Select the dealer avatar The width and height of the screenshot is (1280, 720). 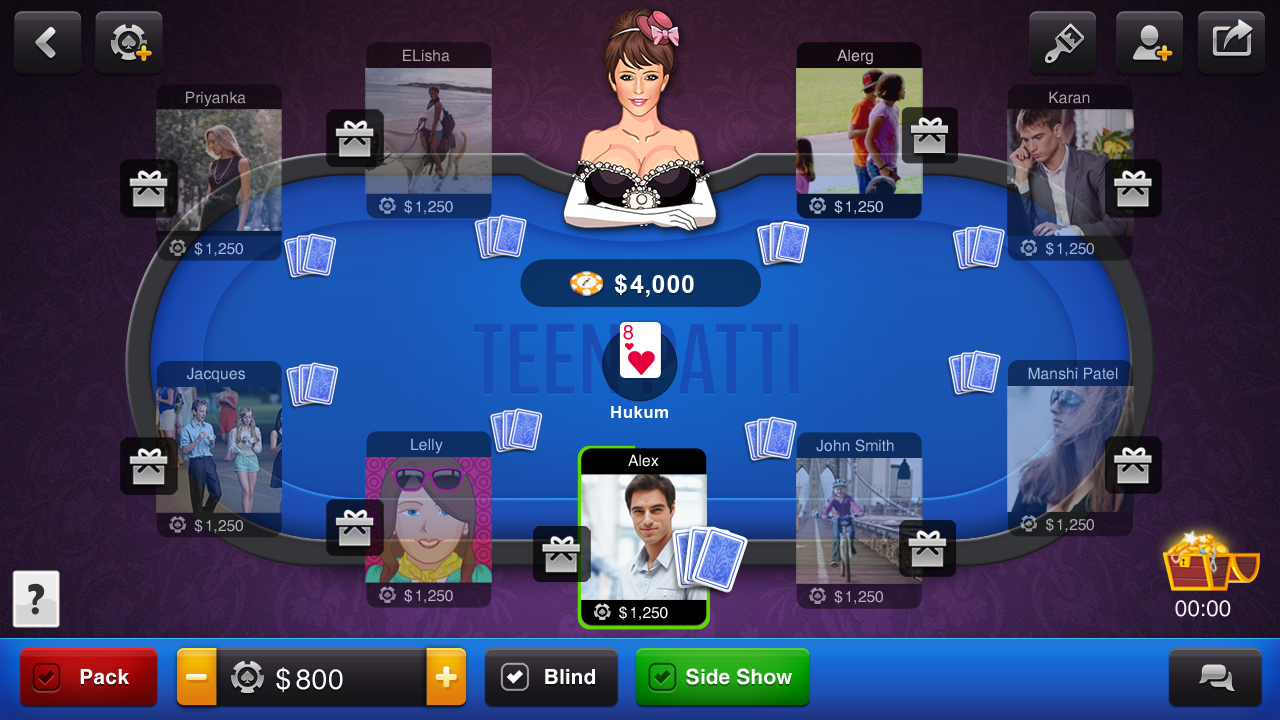[640, 120]
